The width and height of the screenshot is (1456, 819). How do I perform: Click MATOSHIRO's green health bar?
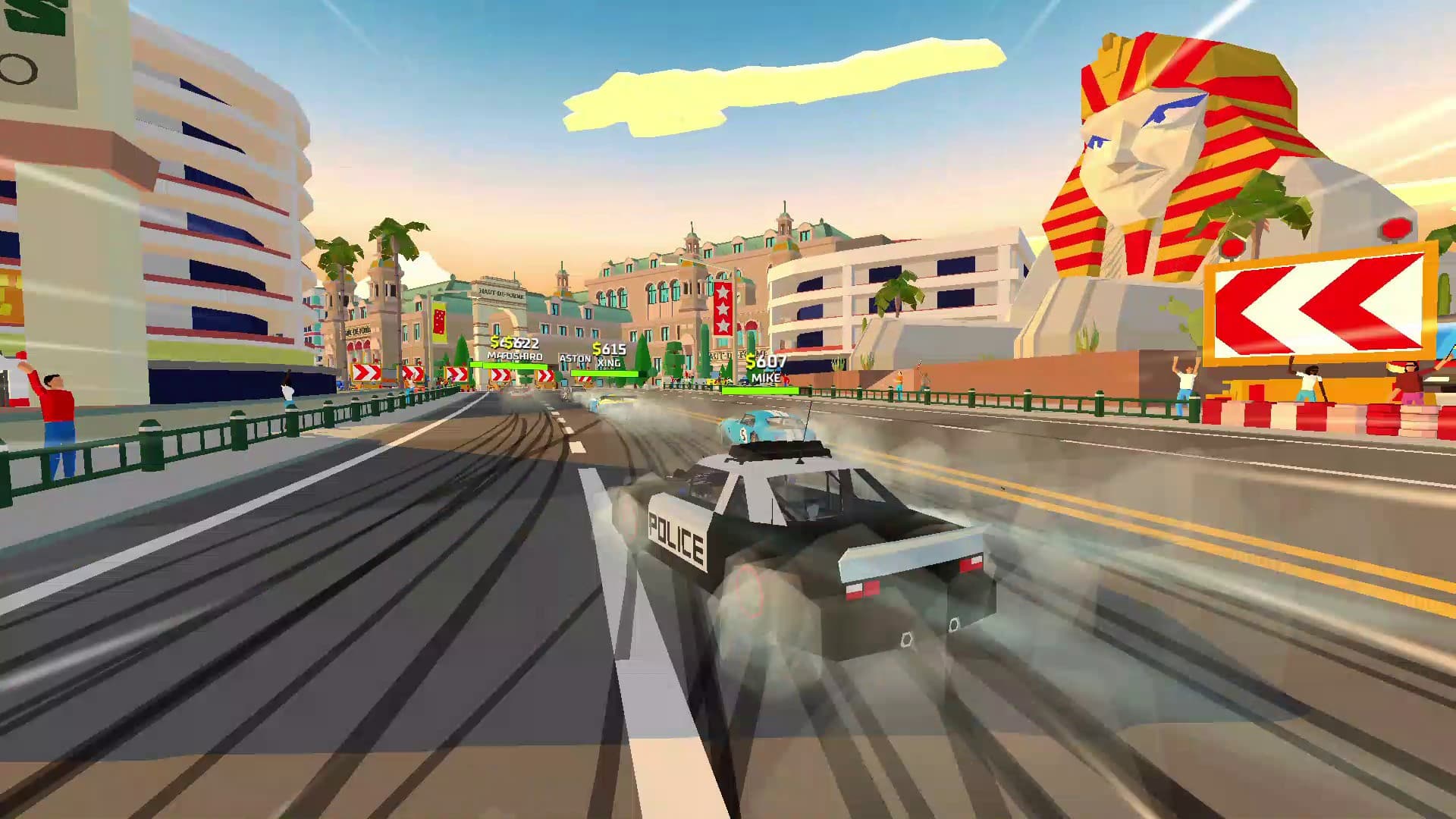(x=508, y=366)
